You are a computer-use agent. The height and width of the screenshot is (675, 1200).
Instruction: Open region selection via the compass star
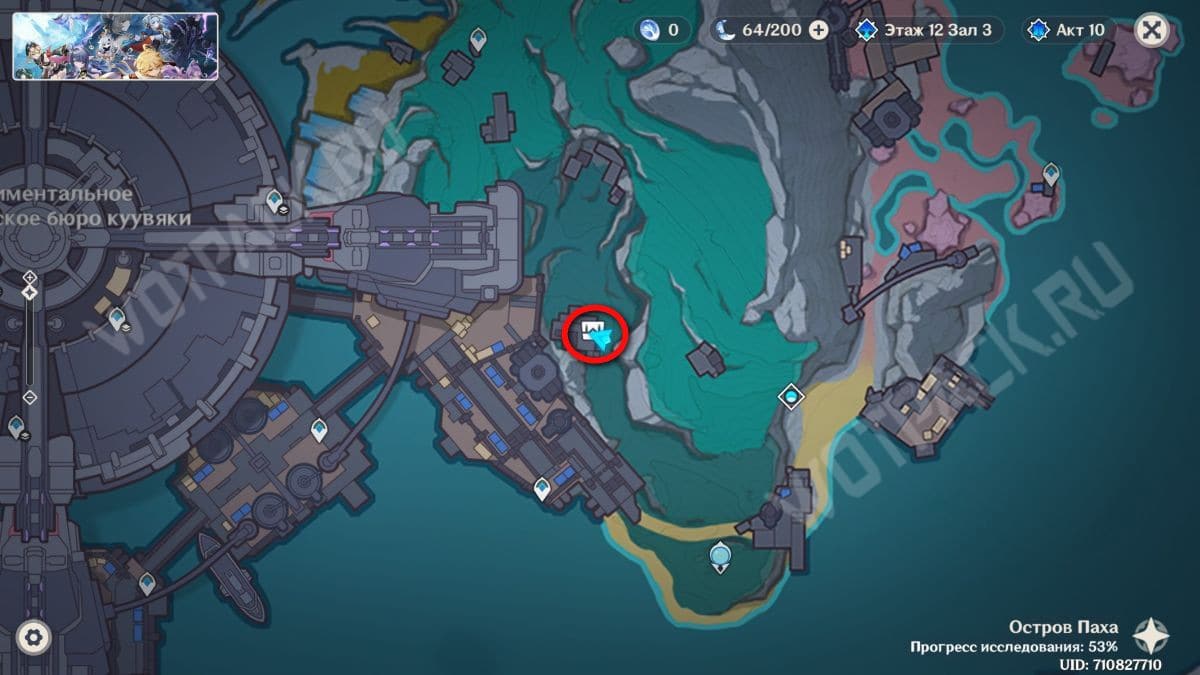(1152, 636)
